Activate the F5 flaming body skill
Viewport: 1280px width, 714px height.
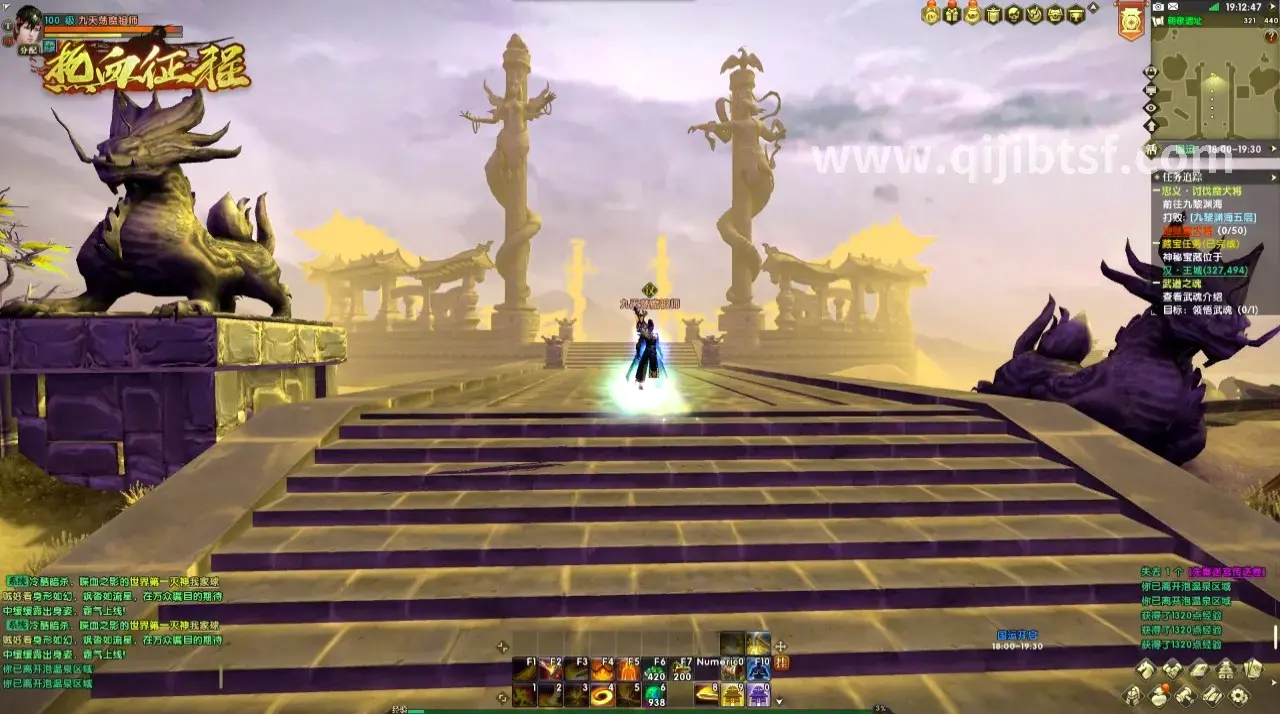coord(629,670)
